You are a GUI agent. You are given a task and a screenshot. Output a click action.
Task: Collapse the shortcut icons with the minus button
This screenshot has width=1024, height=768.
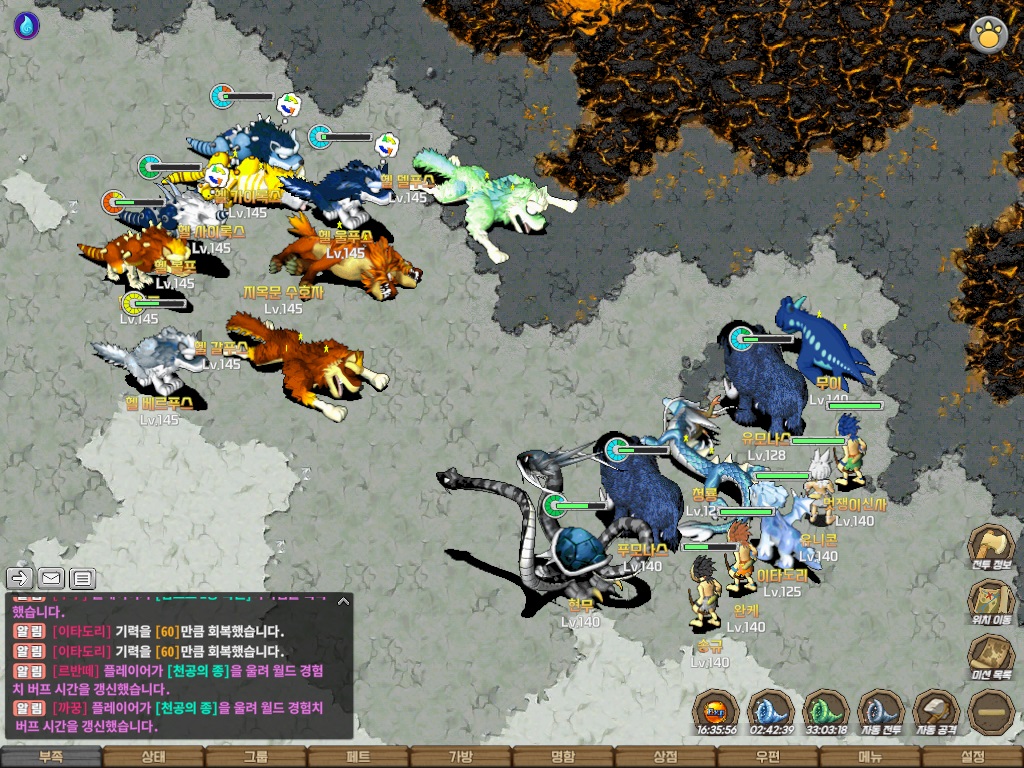[991, 713]
